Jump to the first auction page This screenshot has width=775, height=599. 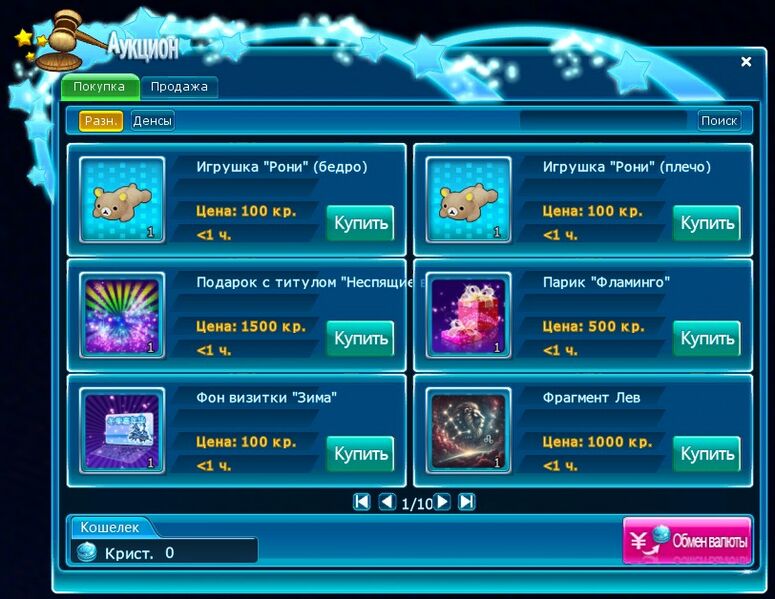click(362, 502)
